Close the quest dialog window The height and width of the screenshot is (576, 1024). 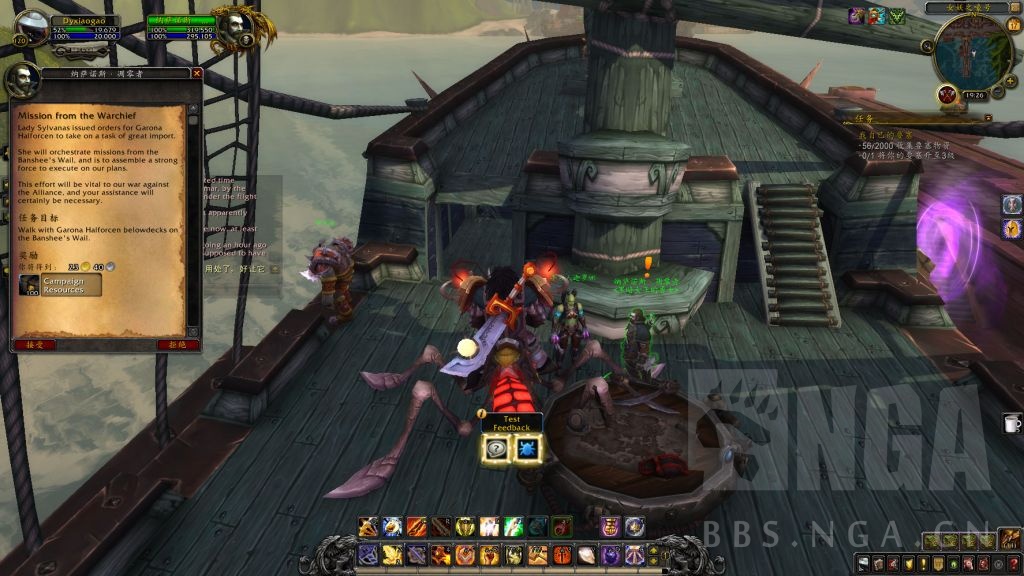(197, 73)
